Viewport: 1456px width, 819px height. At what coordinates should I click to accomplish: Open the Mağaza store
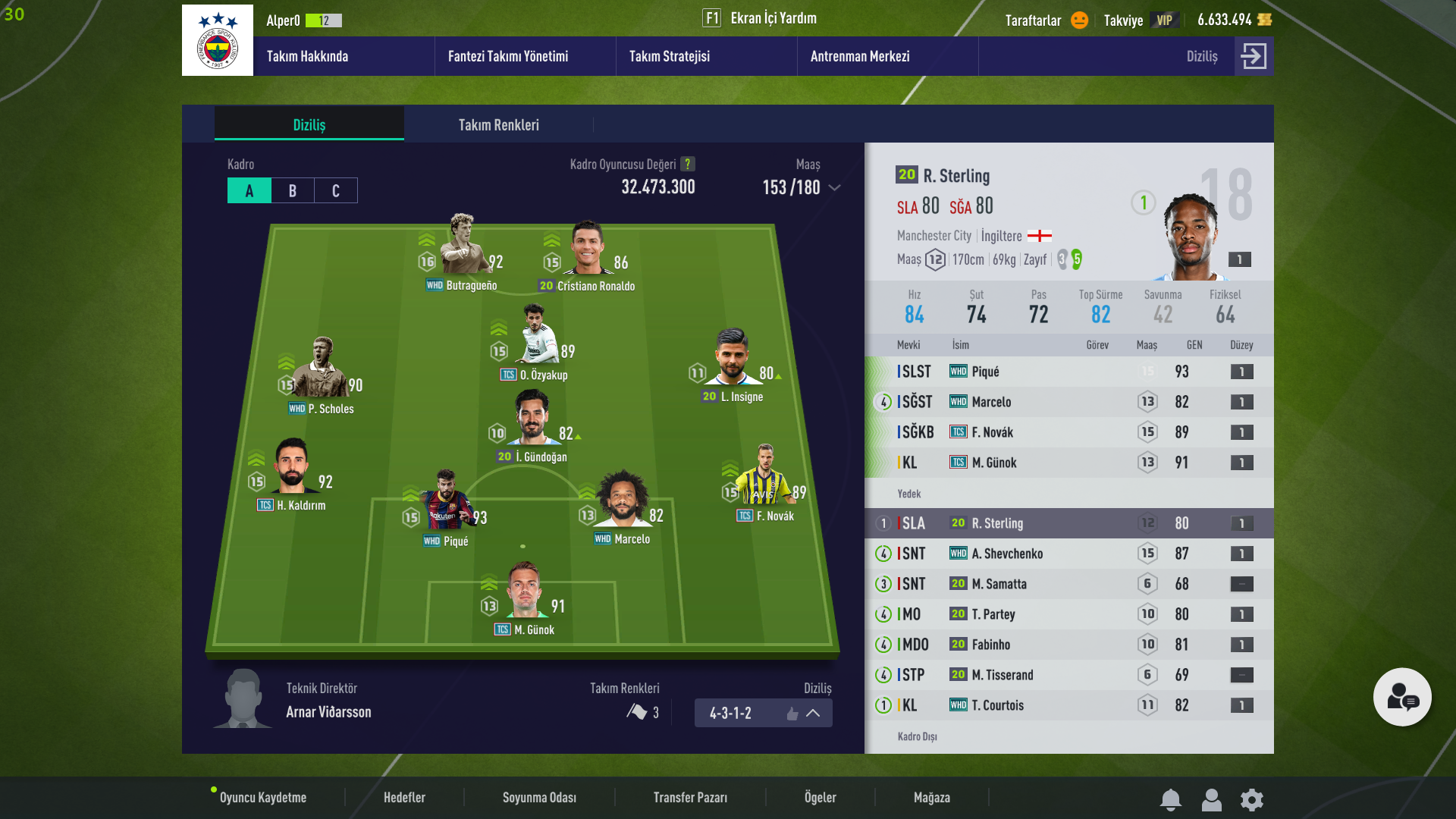[931, 797]
